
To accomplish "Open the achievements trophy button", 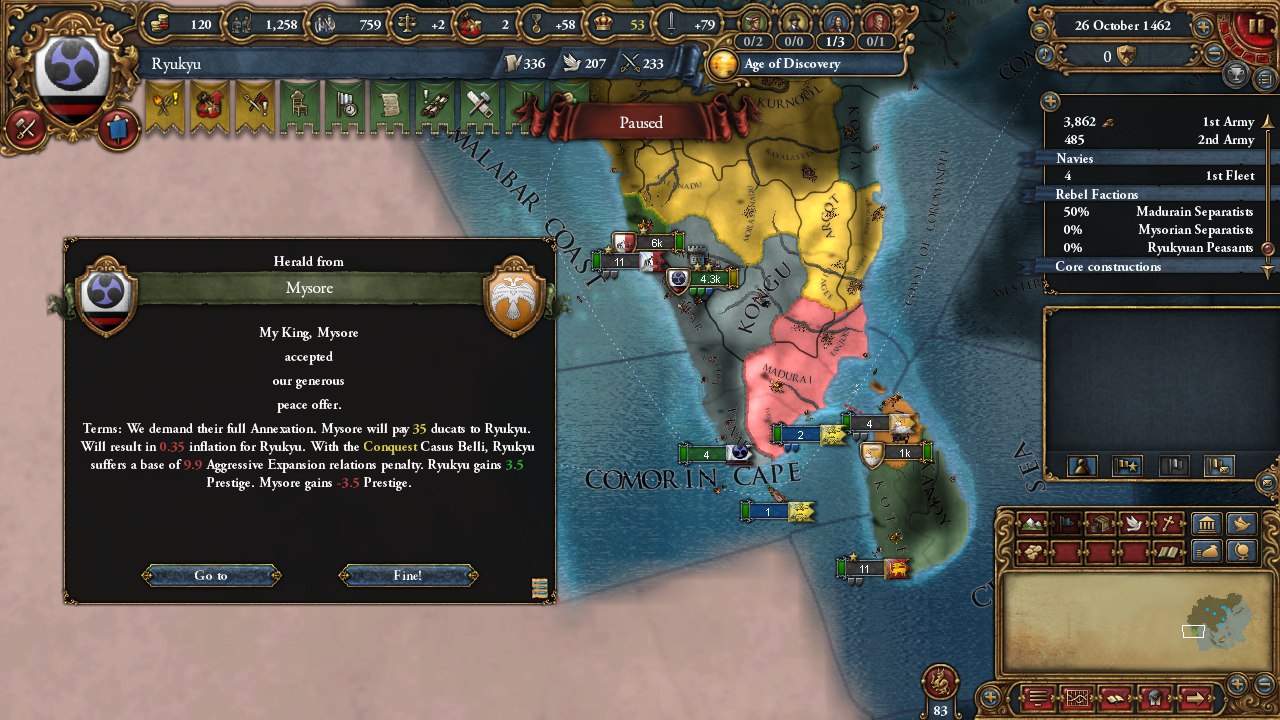I will 1236,76.
